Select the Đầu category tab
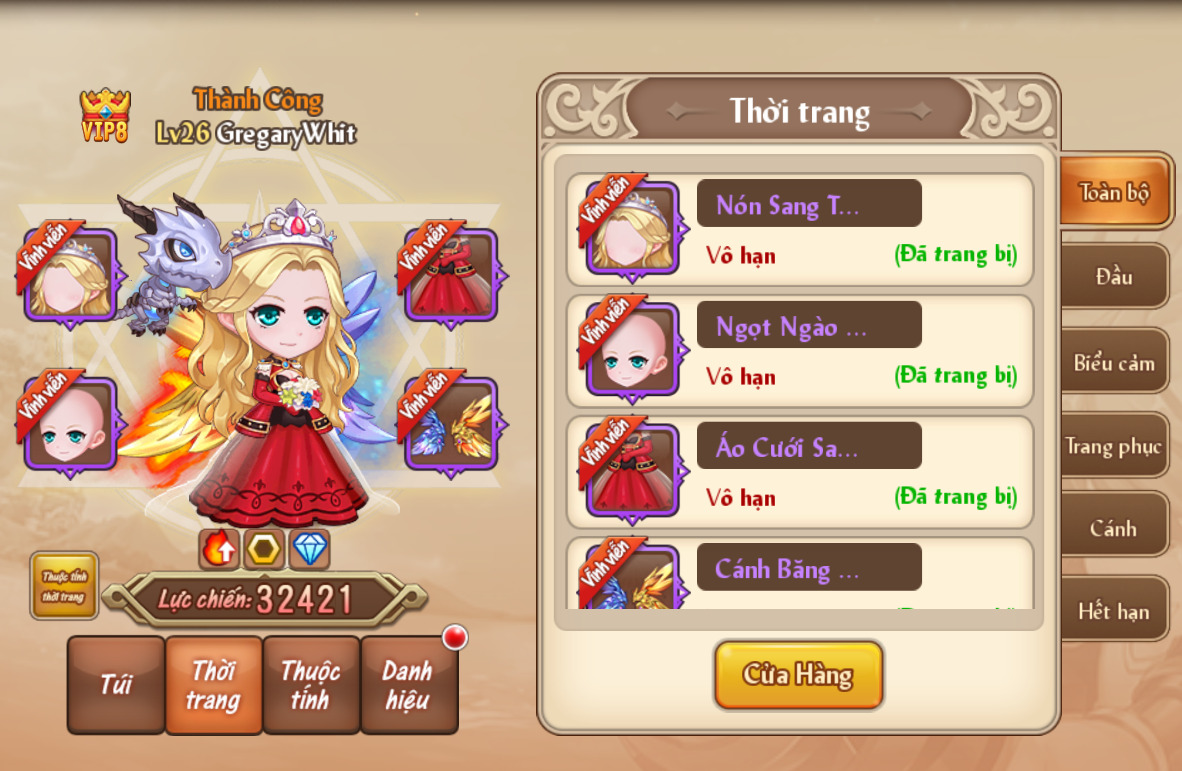 [1114, 276]
